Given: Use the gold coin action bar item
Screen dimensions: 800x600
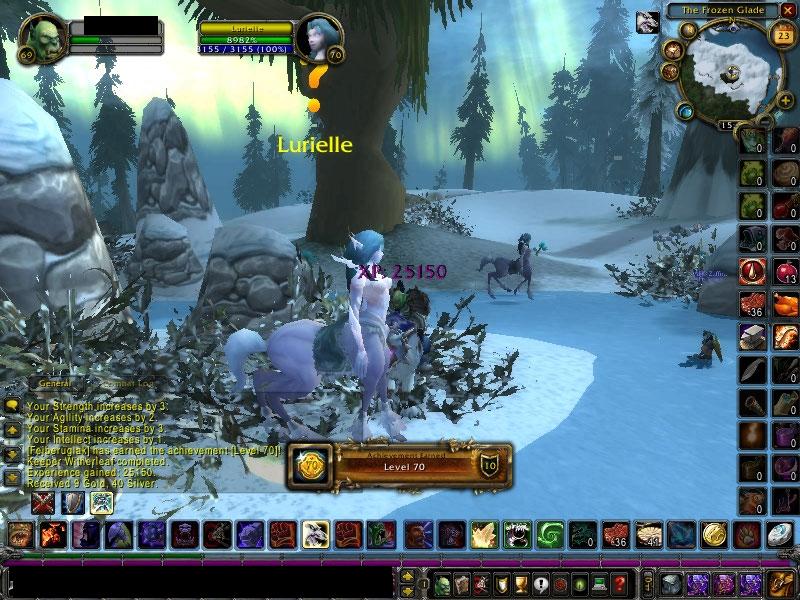Looking at the screenshot, I should (x=713, y=536).
